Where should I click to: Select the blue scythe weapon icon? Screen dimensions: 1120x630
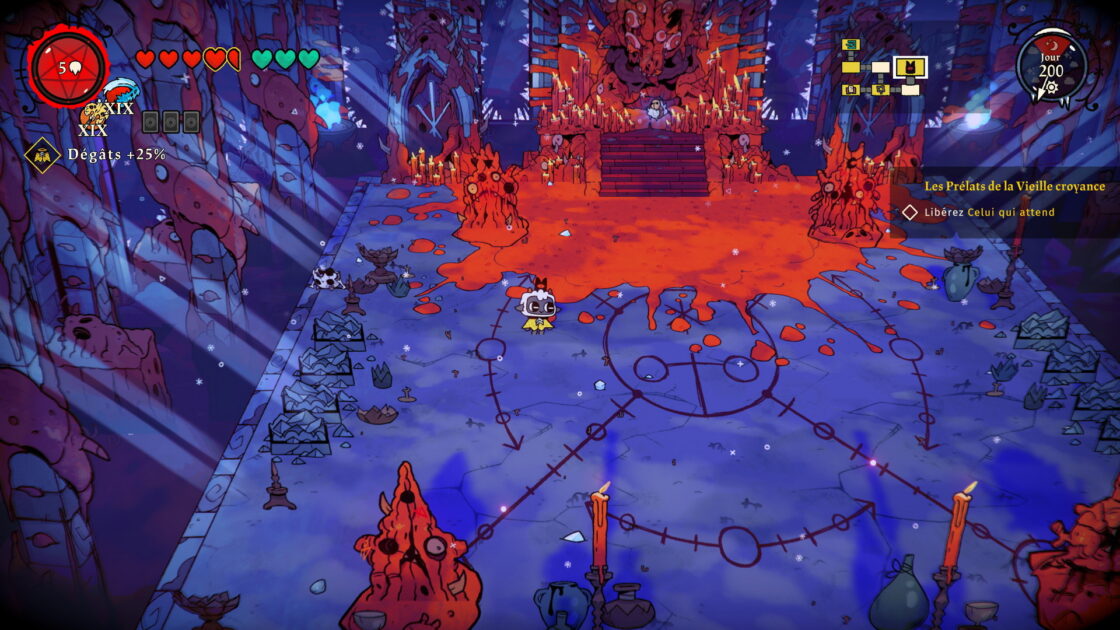pyautogui.click(x=119, y=94)
